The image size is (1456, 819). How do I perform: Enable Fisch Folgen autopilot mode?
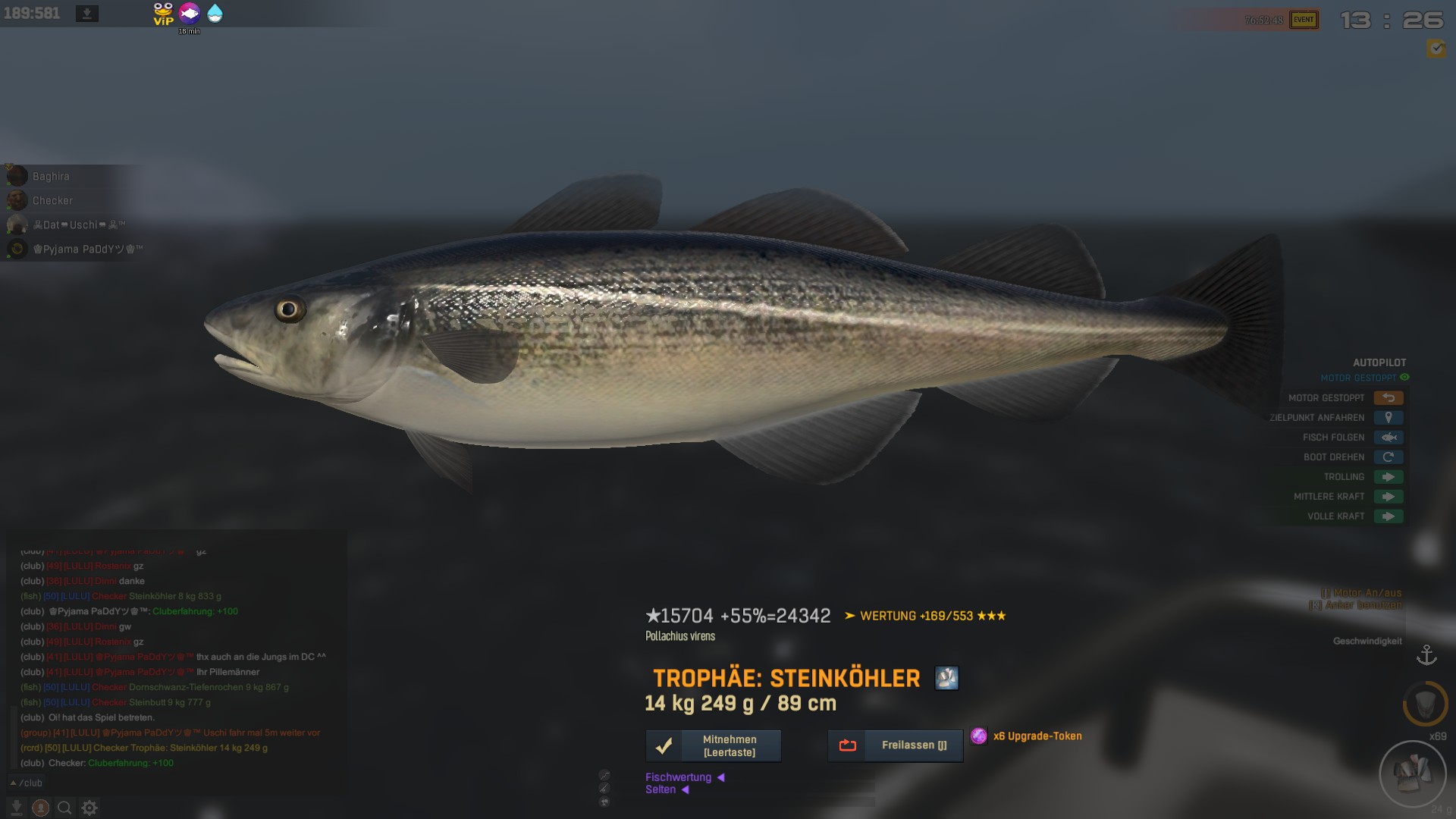pyautogui.click(x=1388, y=438)
